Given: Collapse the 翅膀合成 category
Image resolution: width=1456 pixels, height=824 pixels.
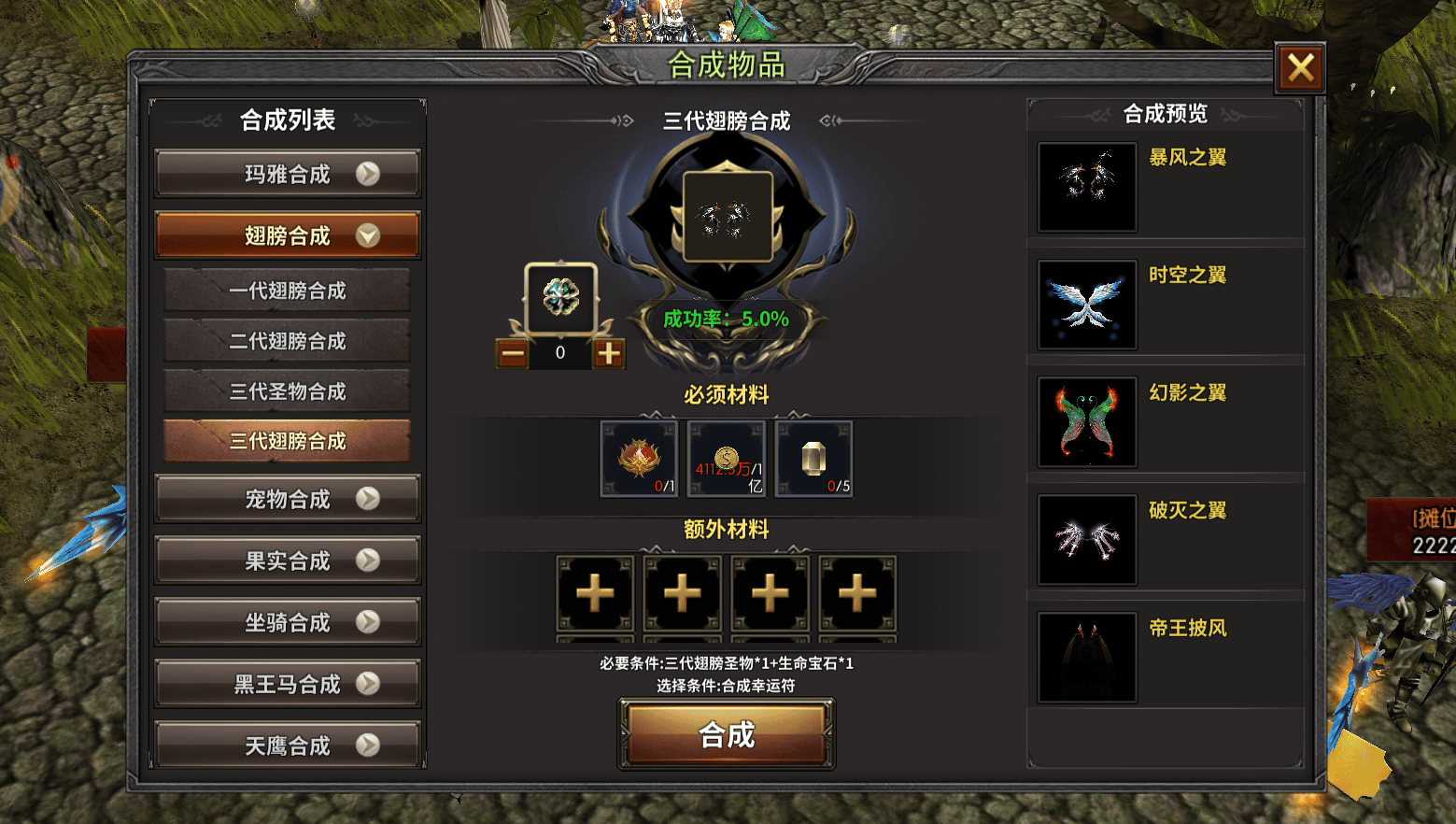Looking at the screenshot, I should (x=288, y=235).
